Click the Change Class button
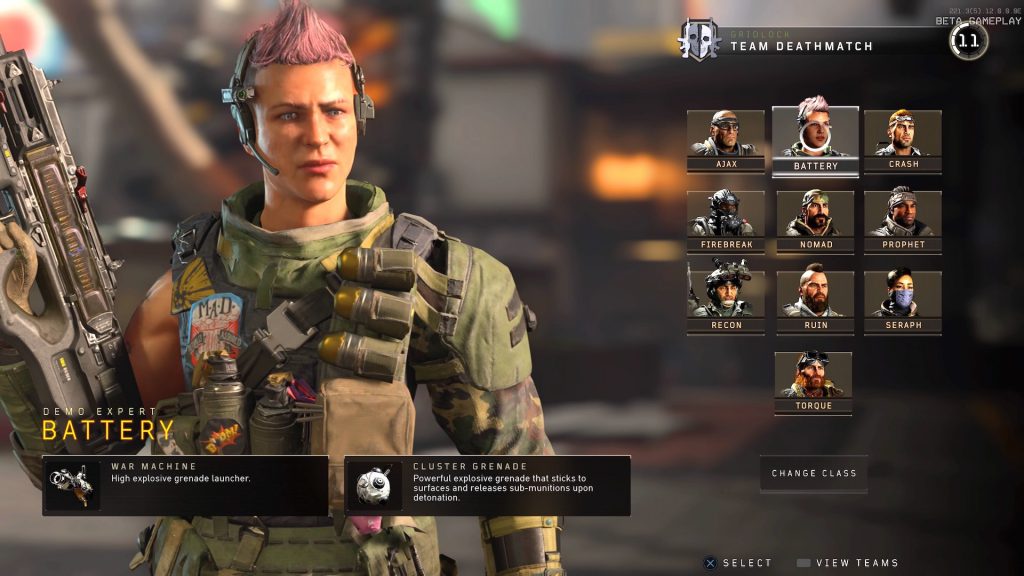 (x=813, y=473)
